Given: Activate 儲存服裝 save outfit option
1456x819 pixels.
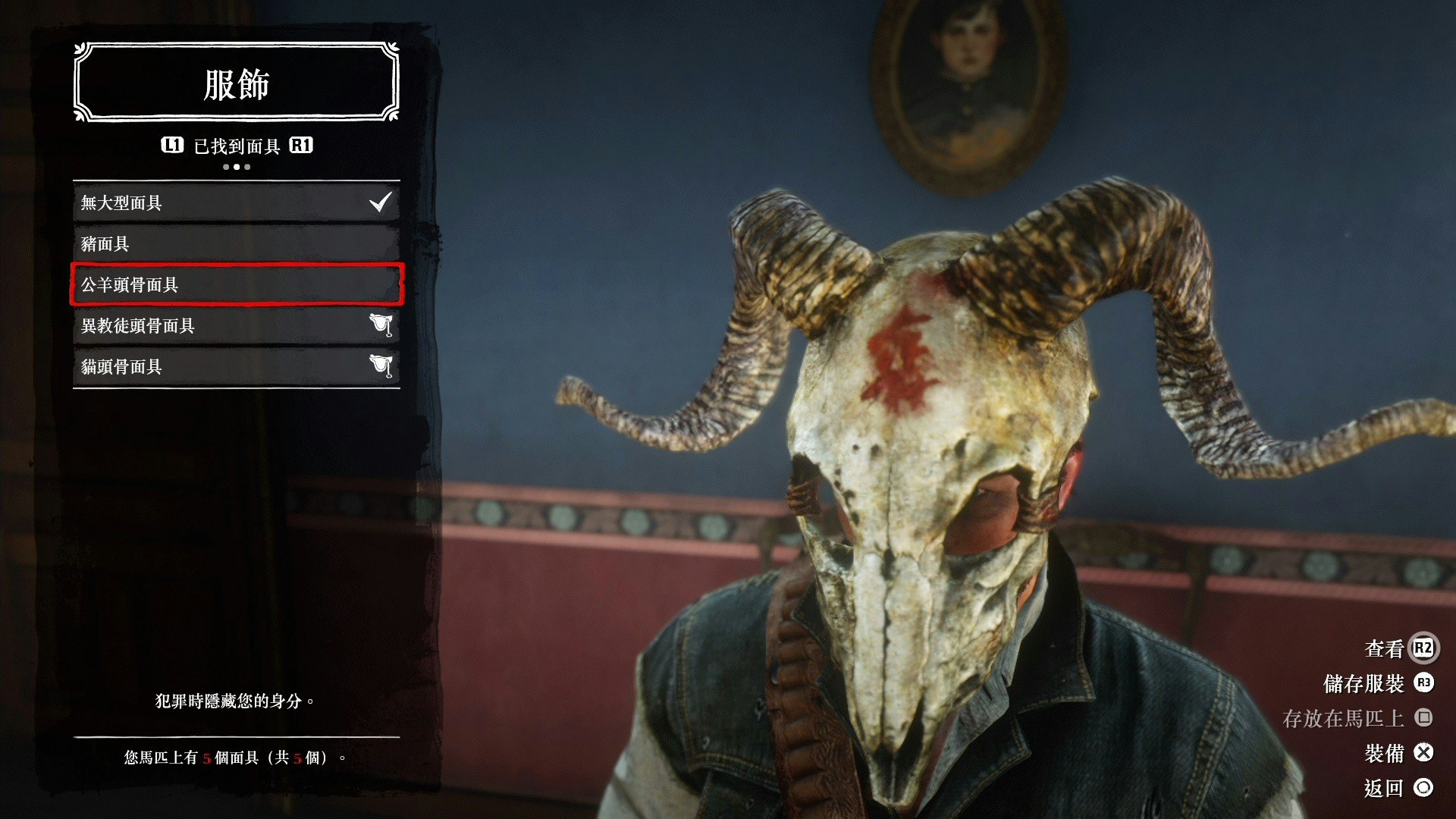Looking at the screenshot, I should pos(1377,683).
